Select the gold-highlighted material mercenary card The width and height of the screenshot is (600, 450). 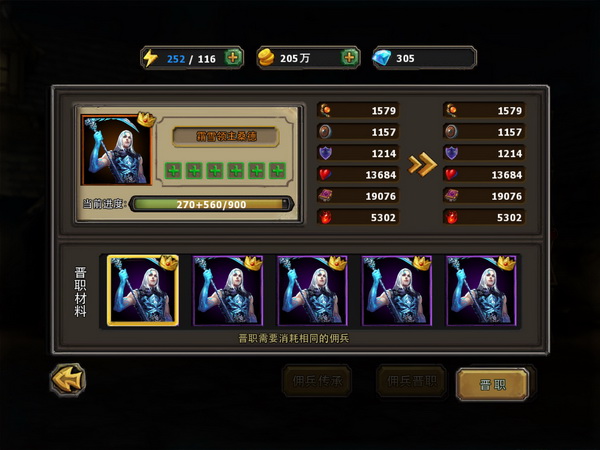pos(143,290)
